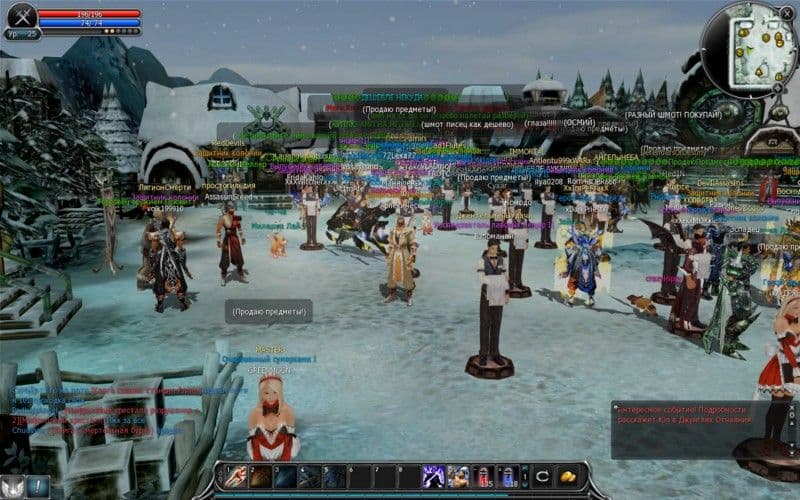
Task: Select hotbar slot 2 skill
Action: pos(261,476)
